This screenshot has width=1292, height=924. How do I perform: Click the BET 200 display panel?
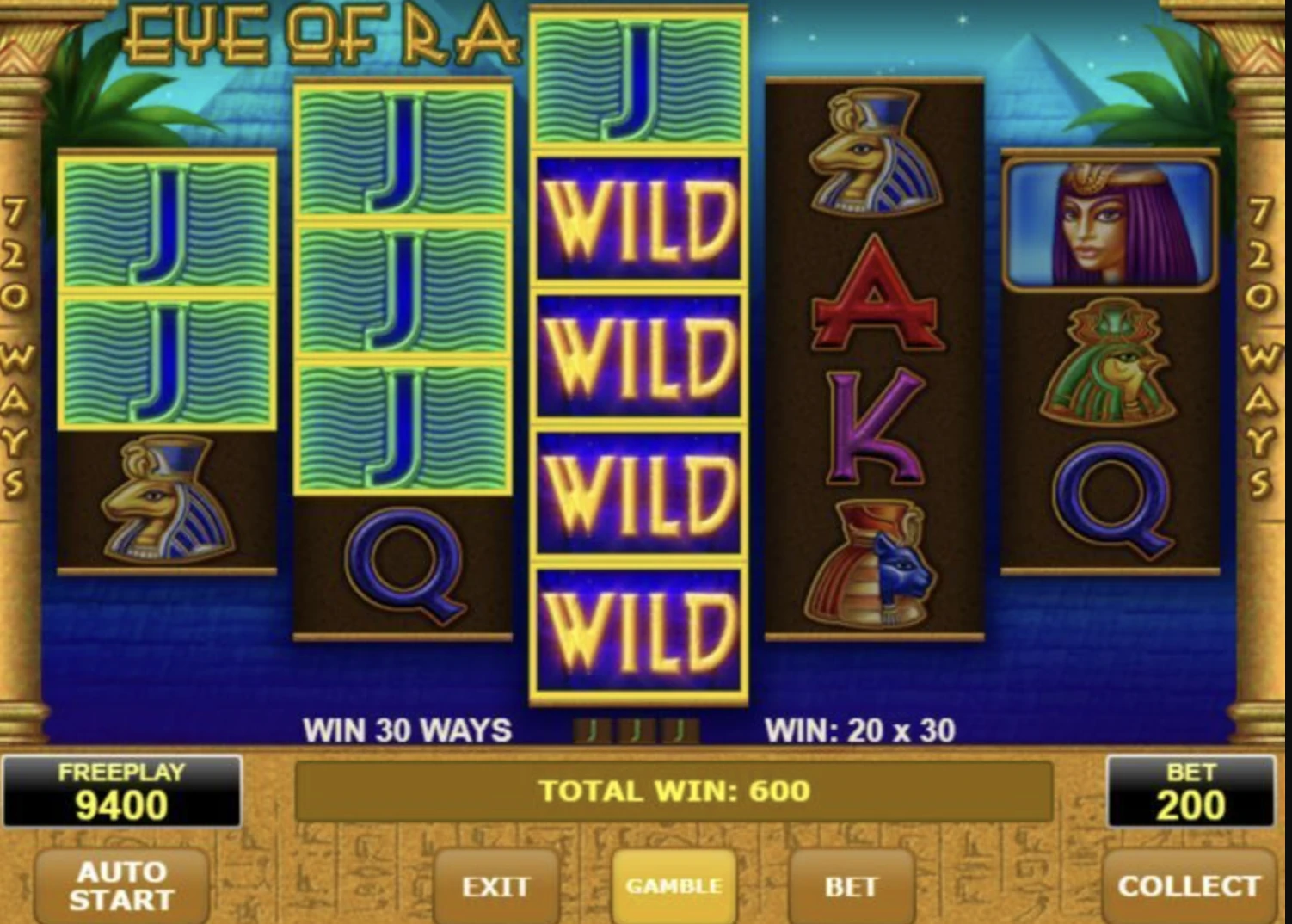coord(1191,792)
